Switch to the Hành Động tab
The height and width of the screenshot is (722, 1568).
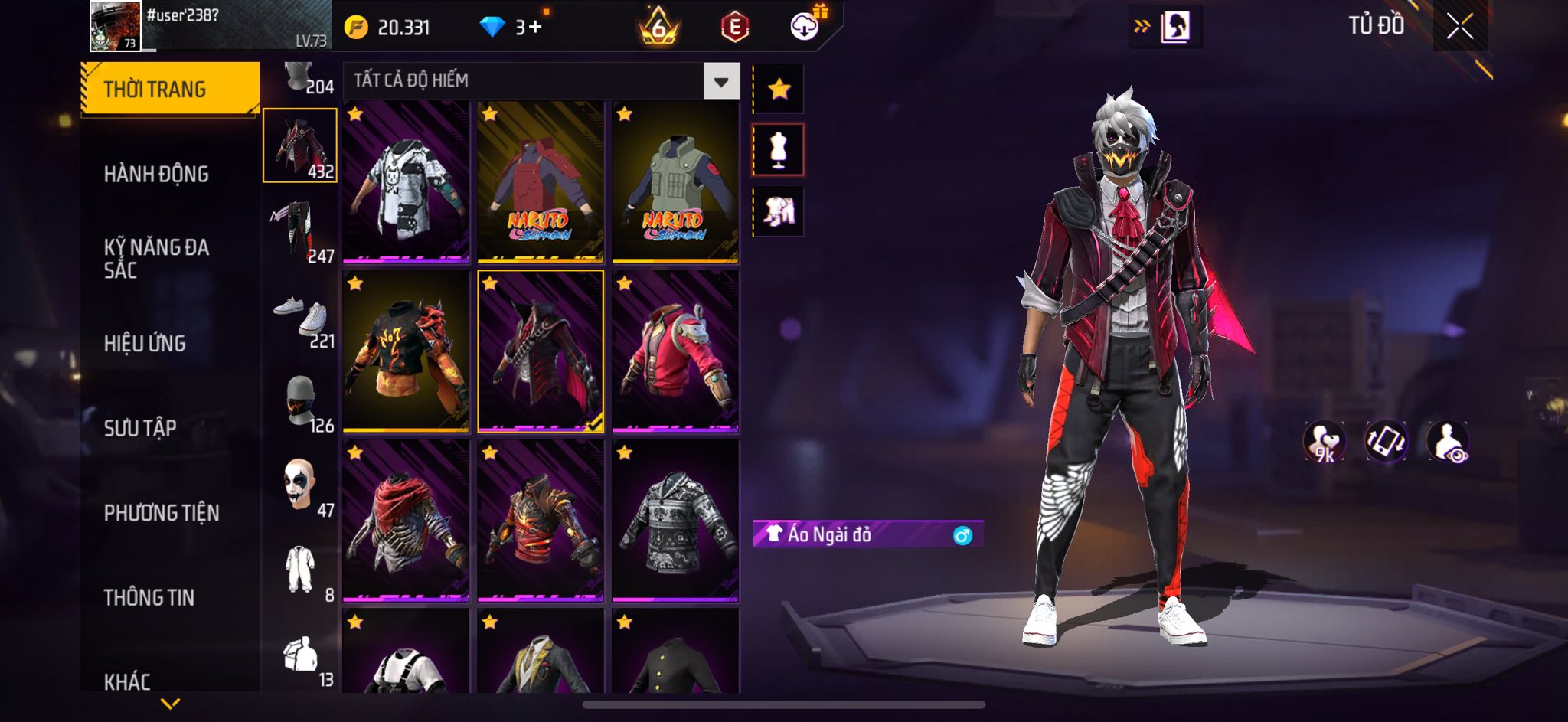[156, 174]
